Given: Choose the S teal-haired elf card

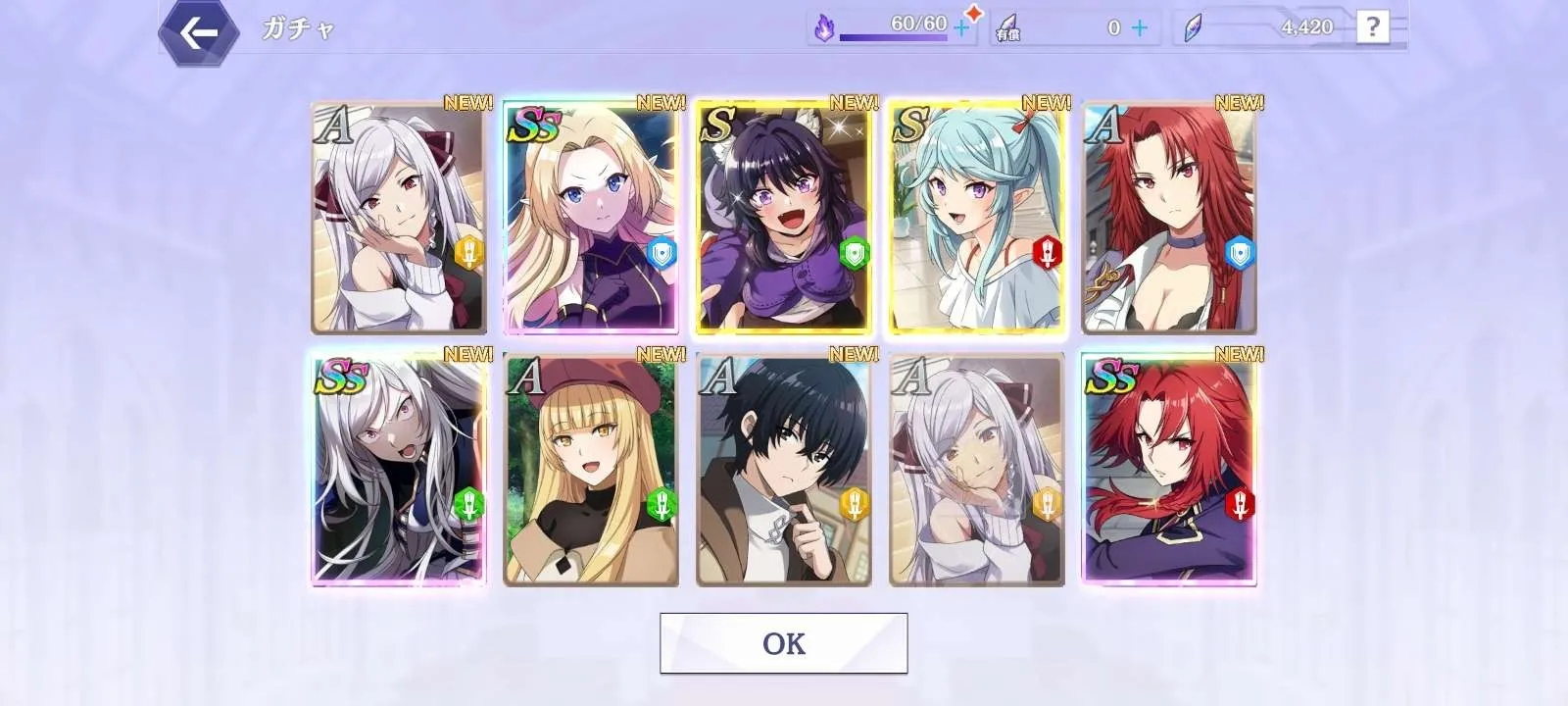Looking at the screenshot, I should (x=976, y=218).
